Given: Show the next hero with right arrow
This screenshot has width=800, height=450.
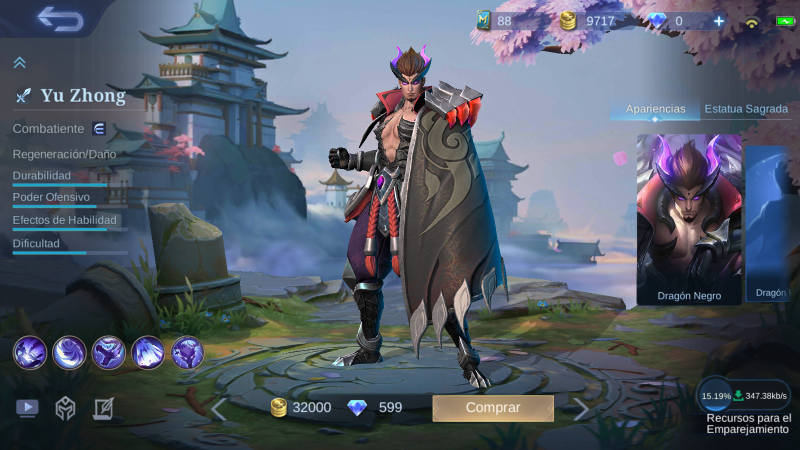Looking at the screenshot, I should tap(581, 408).
